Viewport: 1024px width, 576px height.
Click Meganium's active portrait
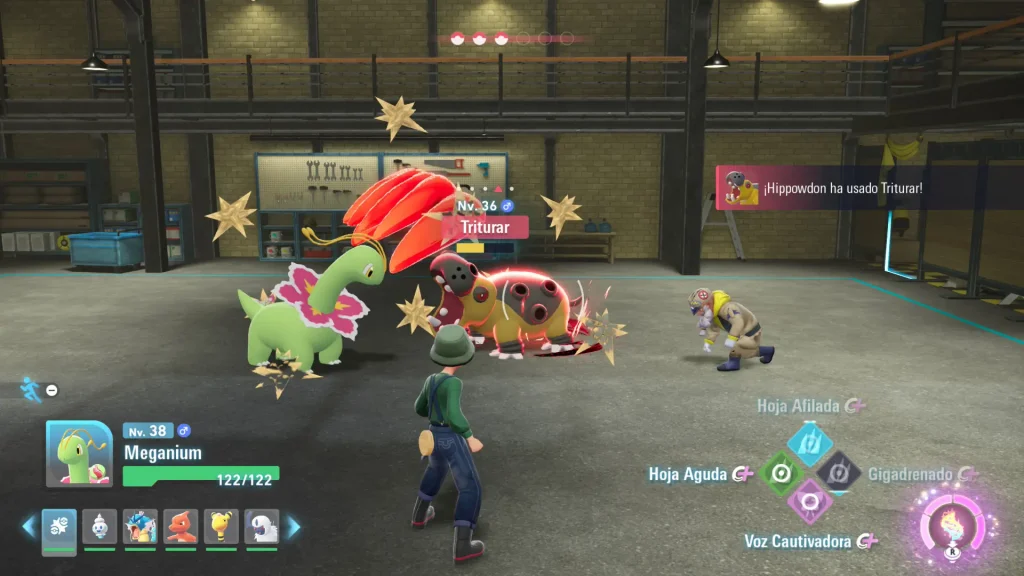point(79,453)
